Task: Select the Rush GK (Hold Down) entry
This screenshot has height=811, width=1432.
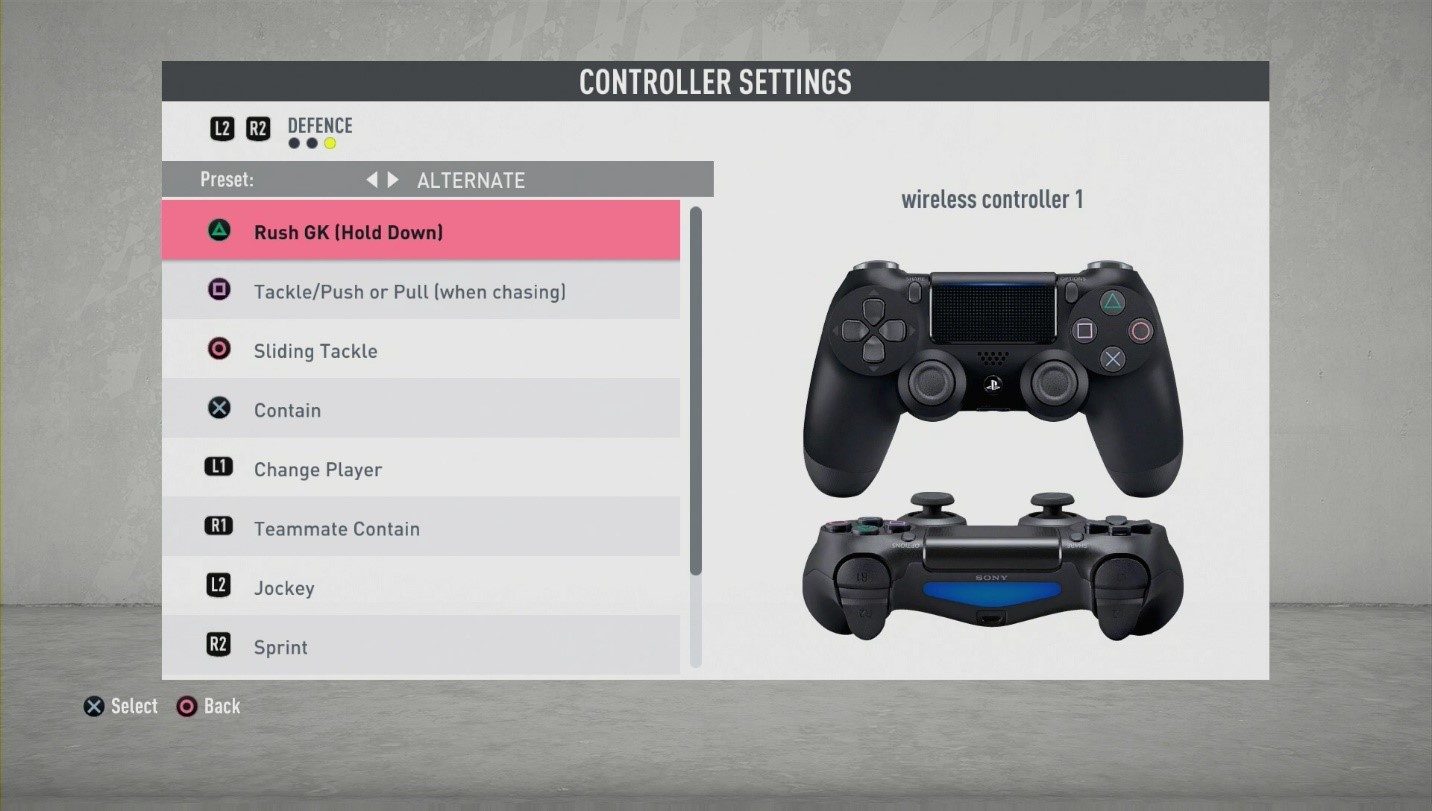Action: (x=420, y=230)
